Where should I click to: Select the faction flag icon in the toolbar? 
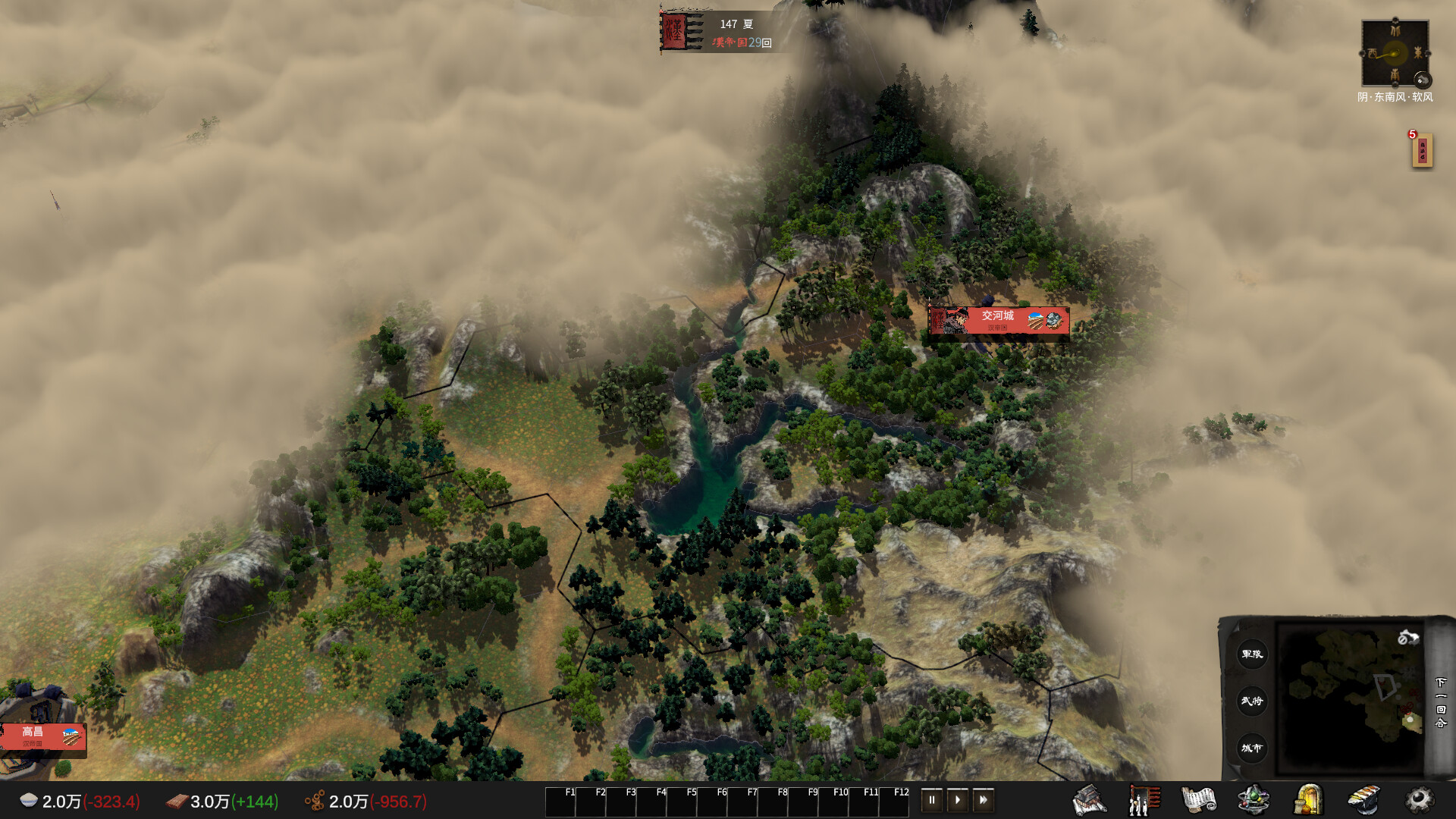1145,799
